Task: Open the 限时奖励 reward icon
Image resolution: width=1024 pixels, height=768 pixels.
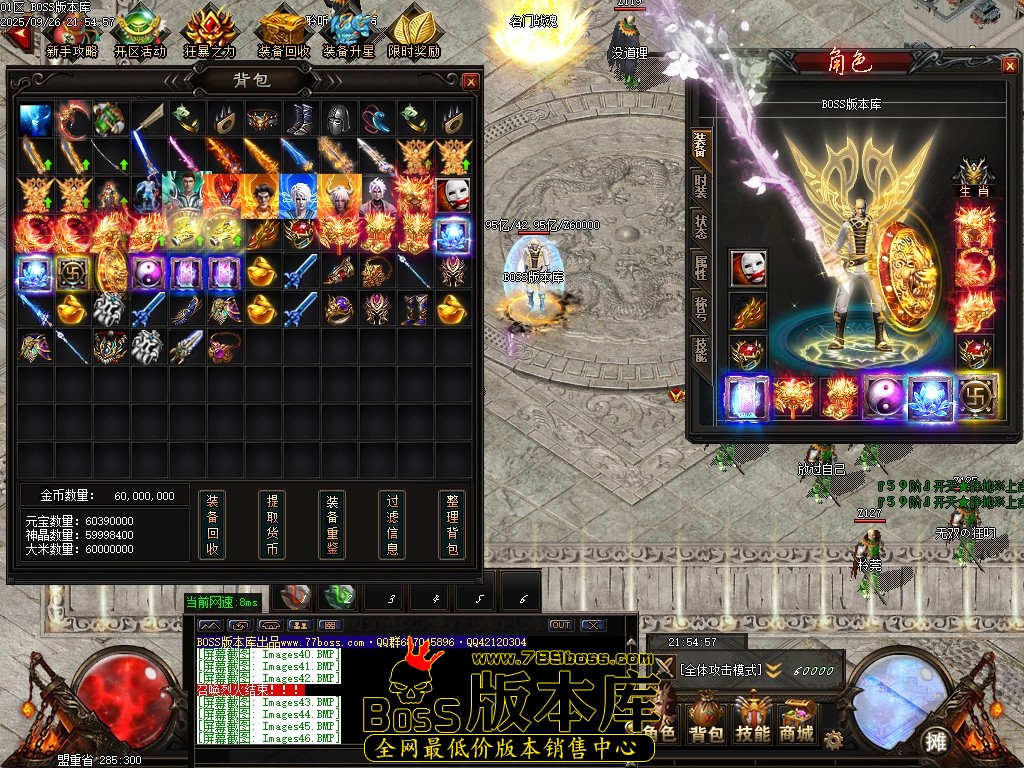Action: point(413,32)
